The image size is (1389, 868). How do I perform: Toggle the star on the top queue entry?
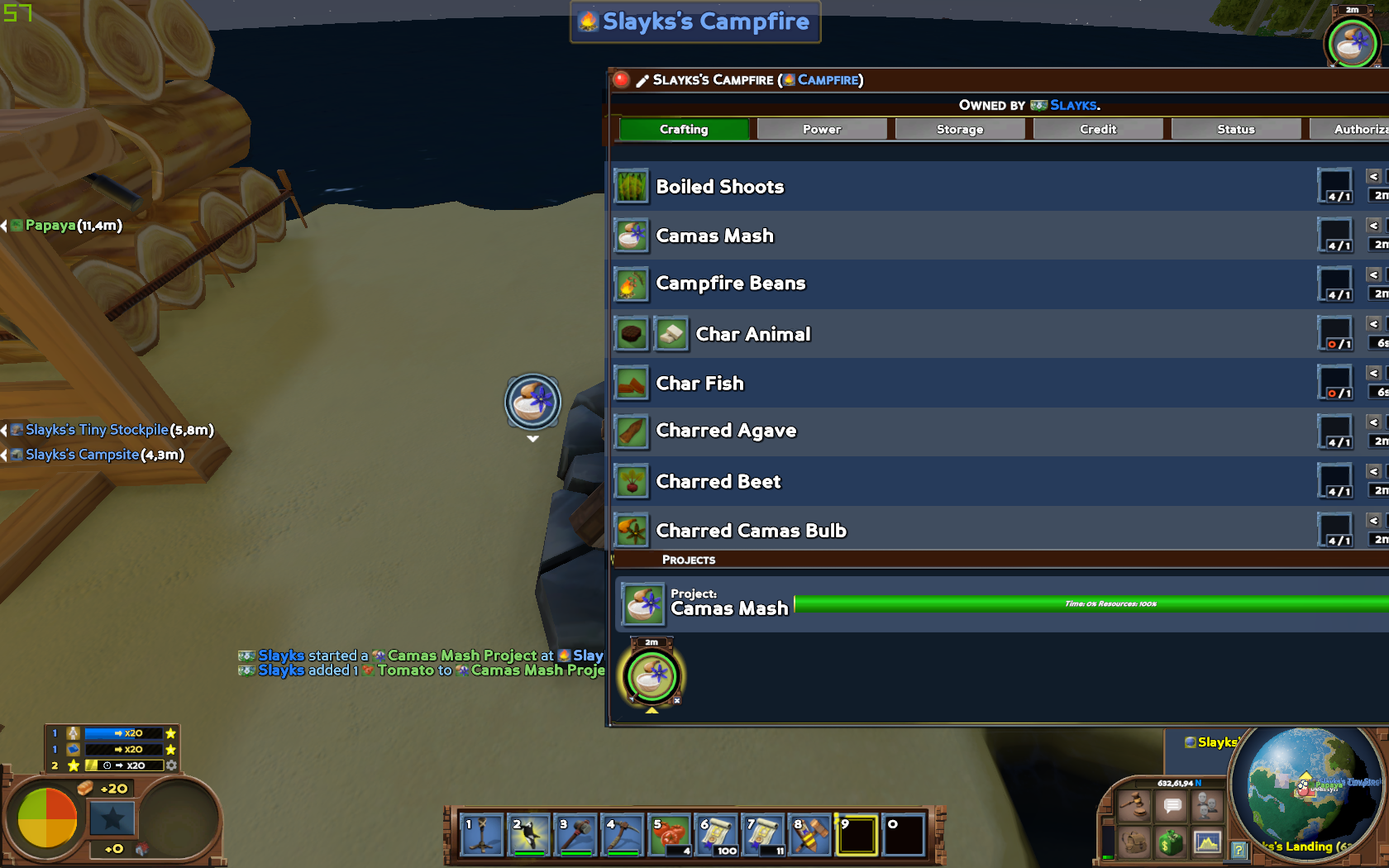(x=169, y=732)
